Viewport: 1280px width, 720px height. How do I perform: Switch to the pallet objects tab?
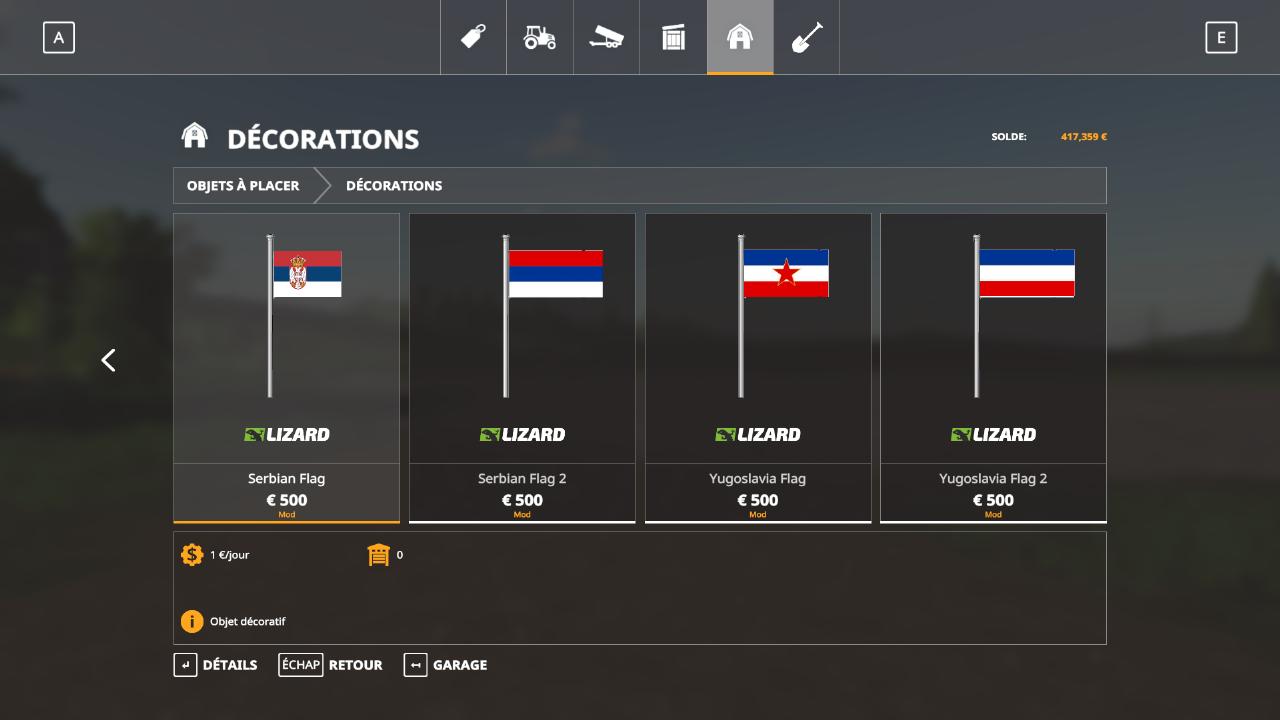pyautogui.click(x=673, y=38)
